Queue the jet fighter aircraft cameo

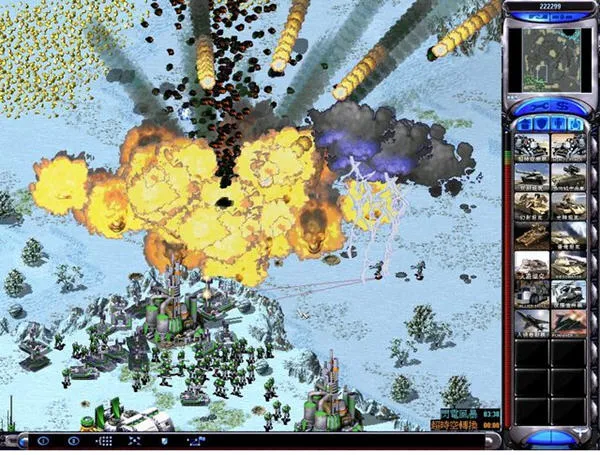coord(532,322)
